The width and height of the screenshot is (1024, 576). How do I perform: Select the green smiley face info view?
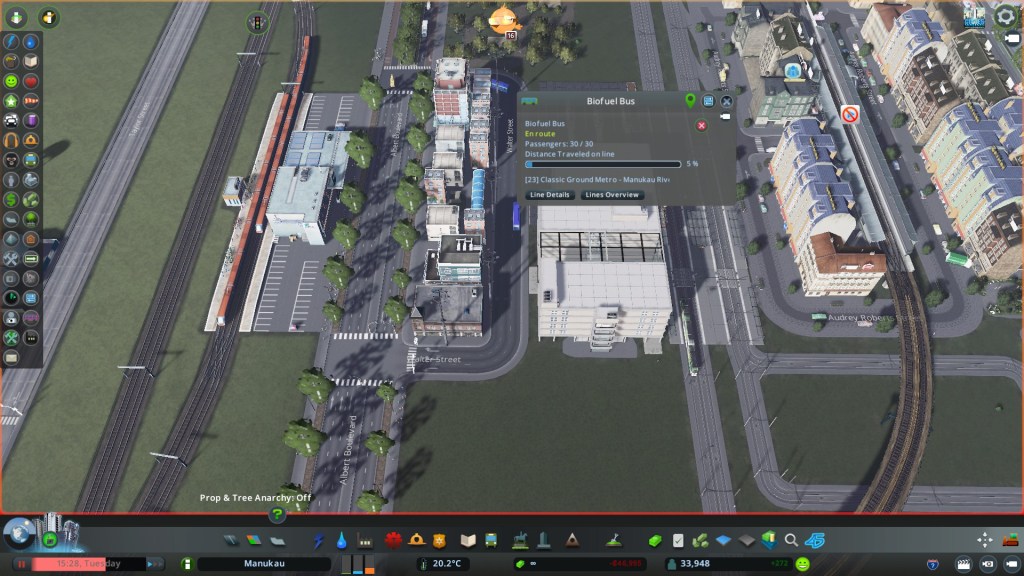[11, 80]
